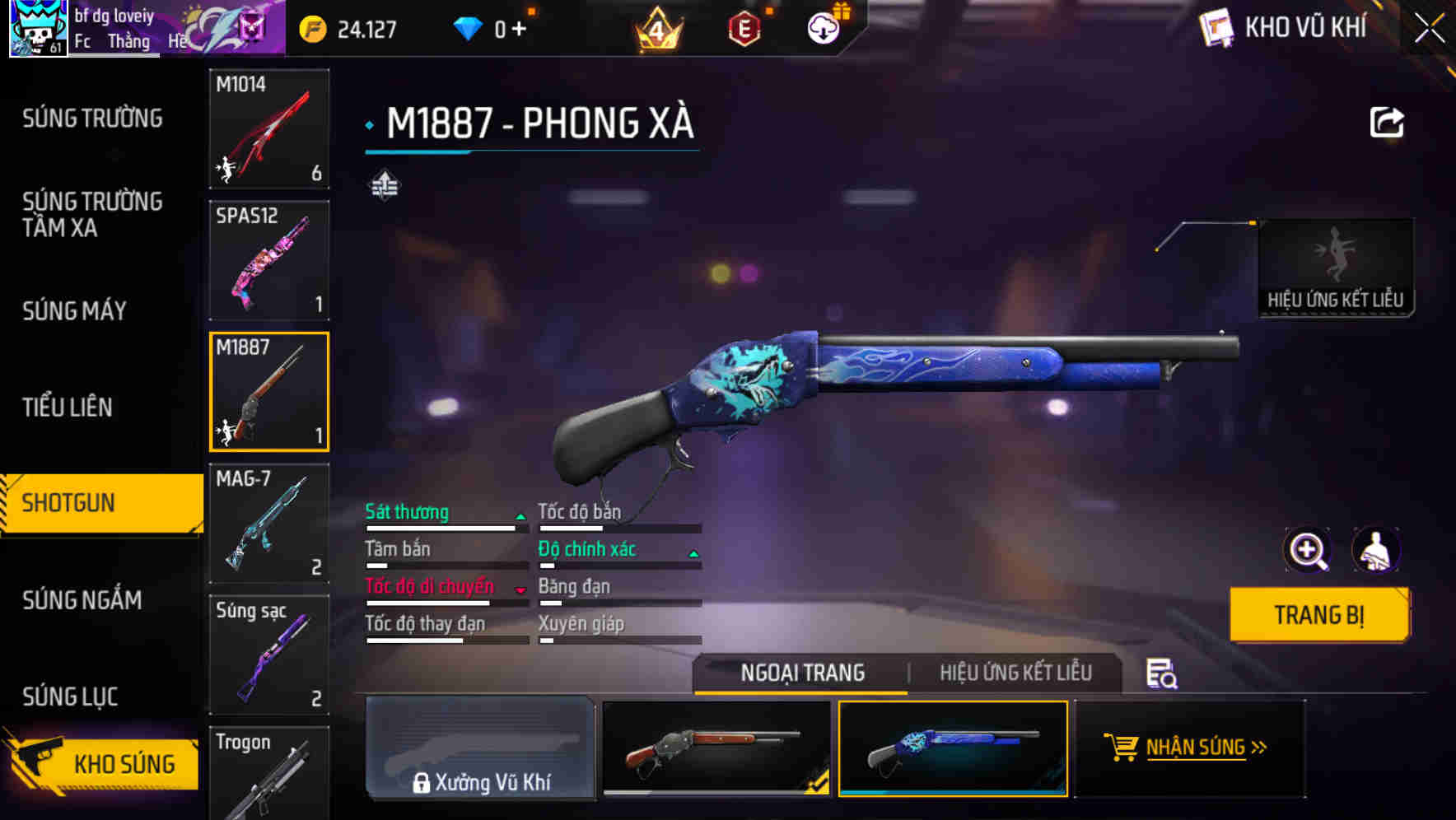Screen dimensions: 1456x820
Task: Open the locked Xưởng Vũ Khí slot
Action: [x=480, y=749]
